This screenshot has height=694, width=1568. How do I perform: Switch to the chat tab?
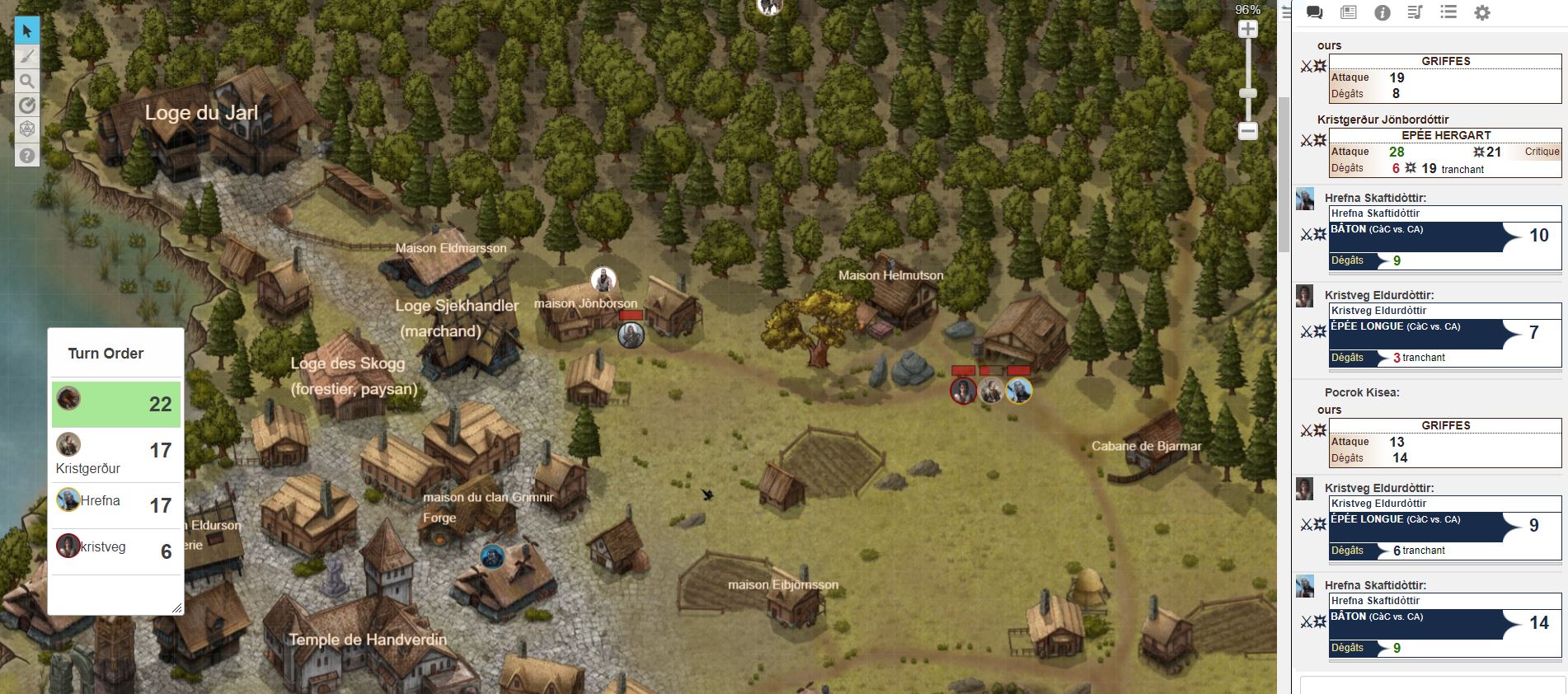(1315, 12)
